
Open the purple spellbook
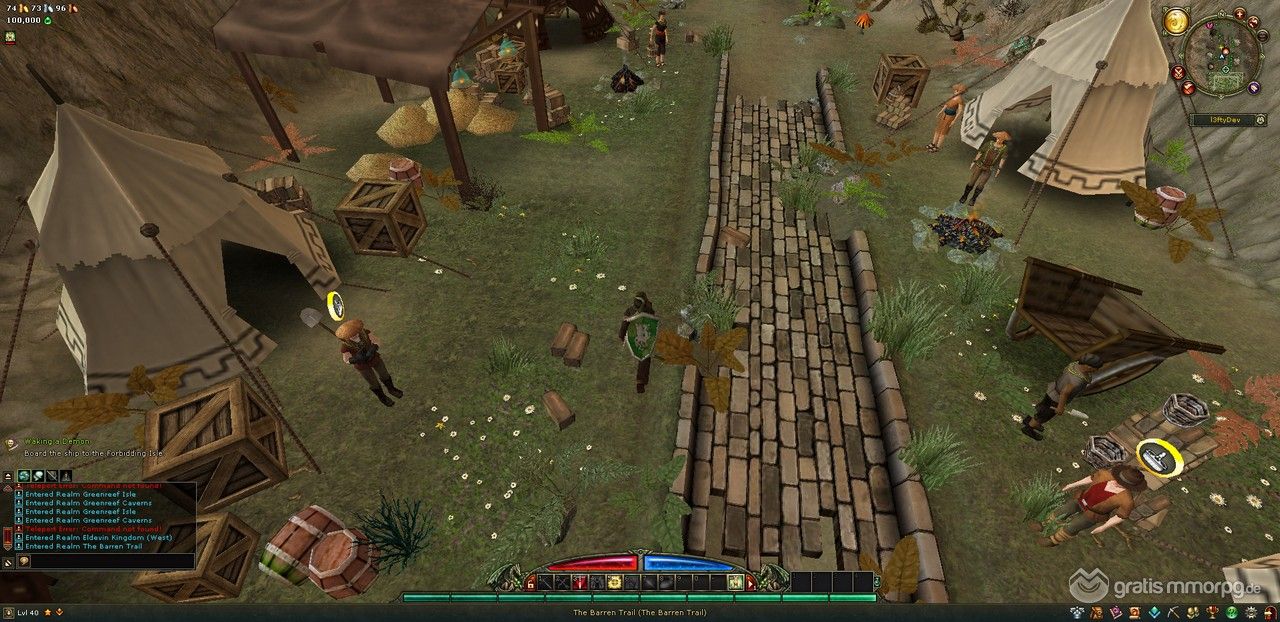[x=1114, y=612]
